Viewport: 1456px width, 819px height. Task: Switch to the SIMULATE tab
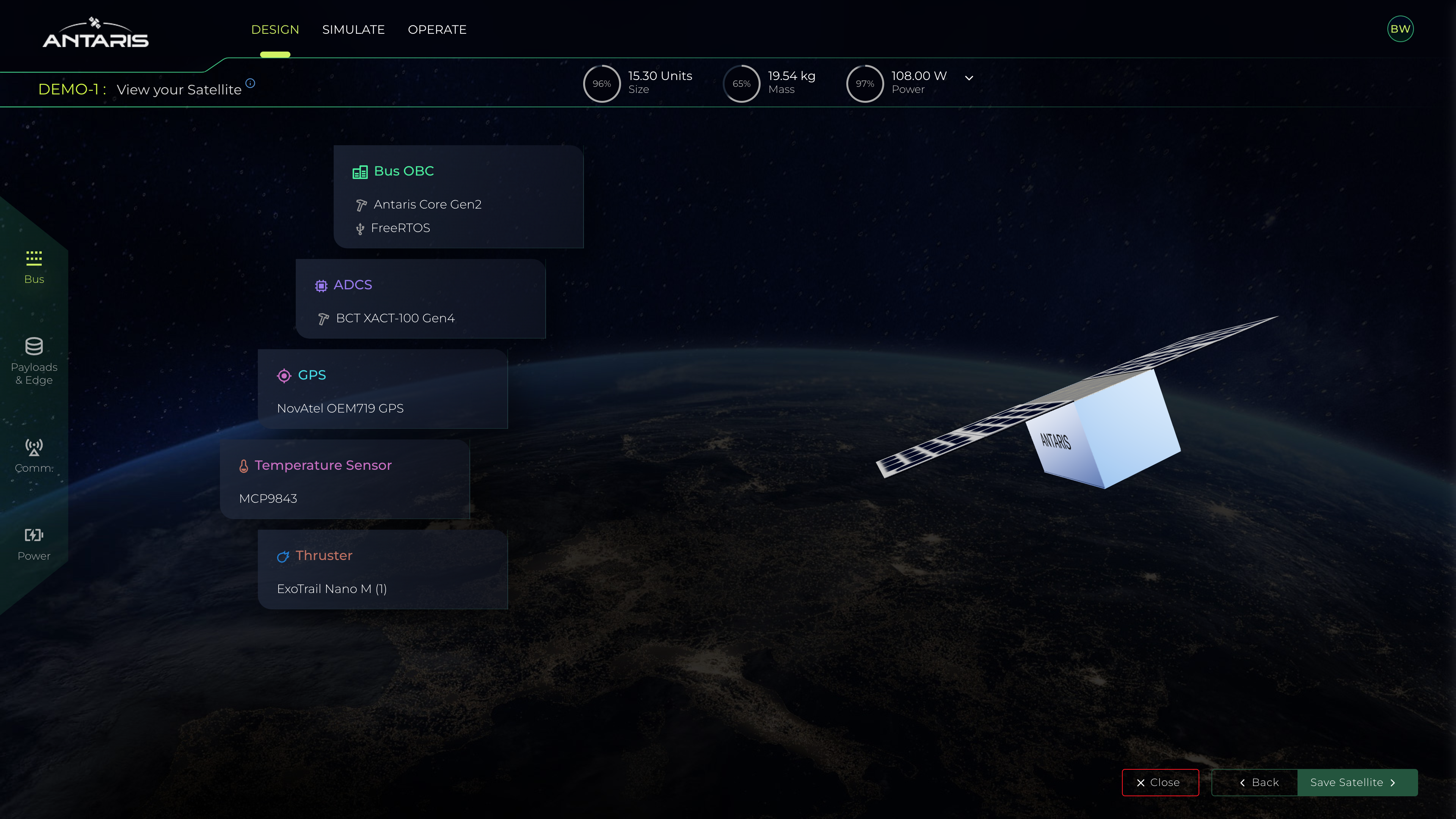click(353, 30)
